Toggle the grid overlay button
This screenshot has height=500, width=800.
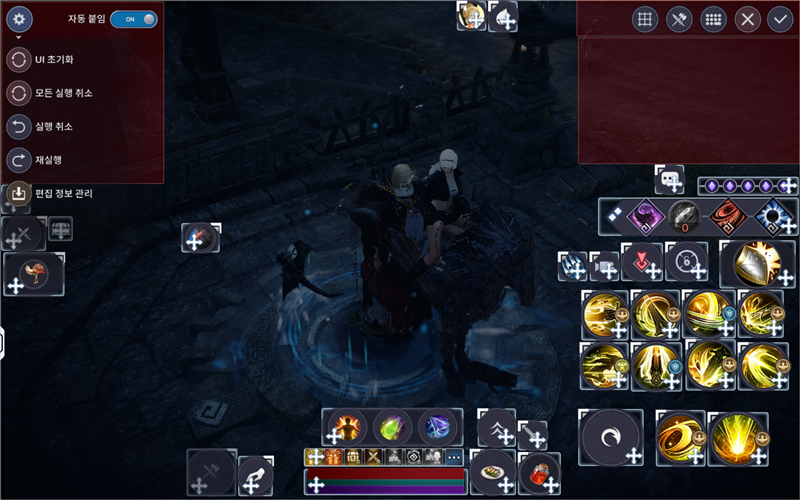(646, 19)
